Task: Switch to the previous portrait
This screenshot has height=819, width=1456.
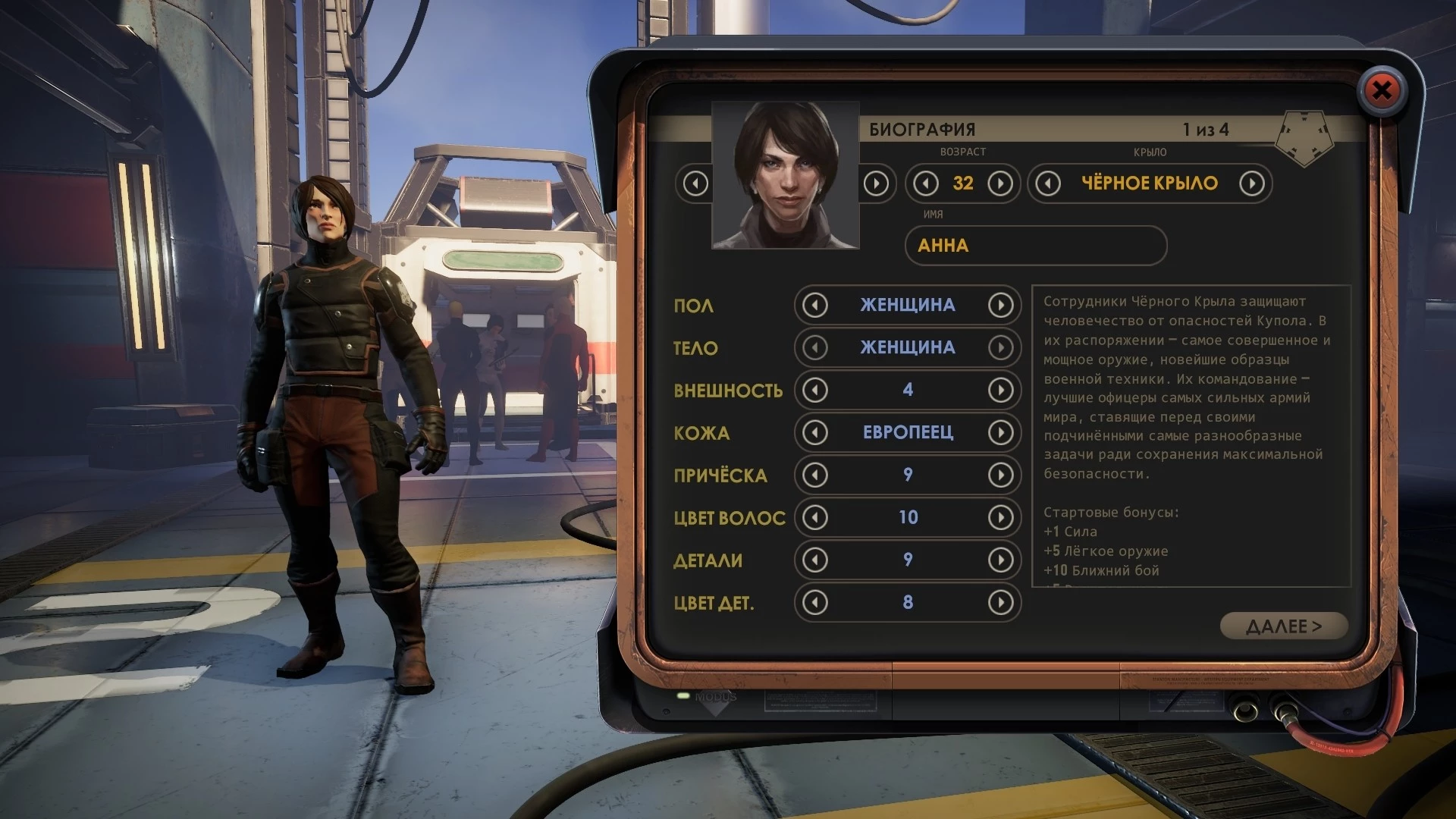Action: (x=695, y=184)
